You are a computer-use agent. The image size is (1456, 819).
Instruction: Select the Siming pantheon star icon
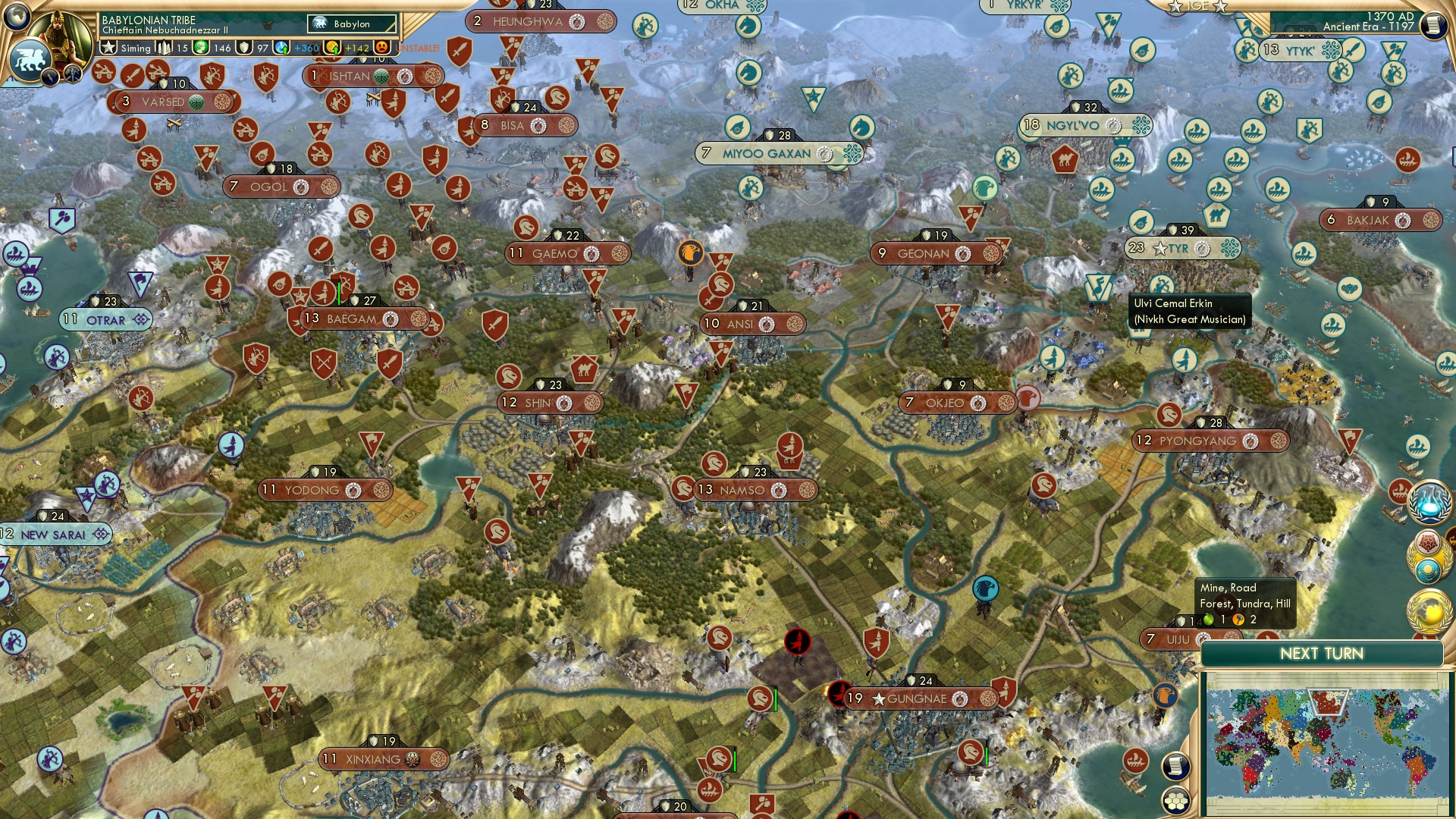109,47
